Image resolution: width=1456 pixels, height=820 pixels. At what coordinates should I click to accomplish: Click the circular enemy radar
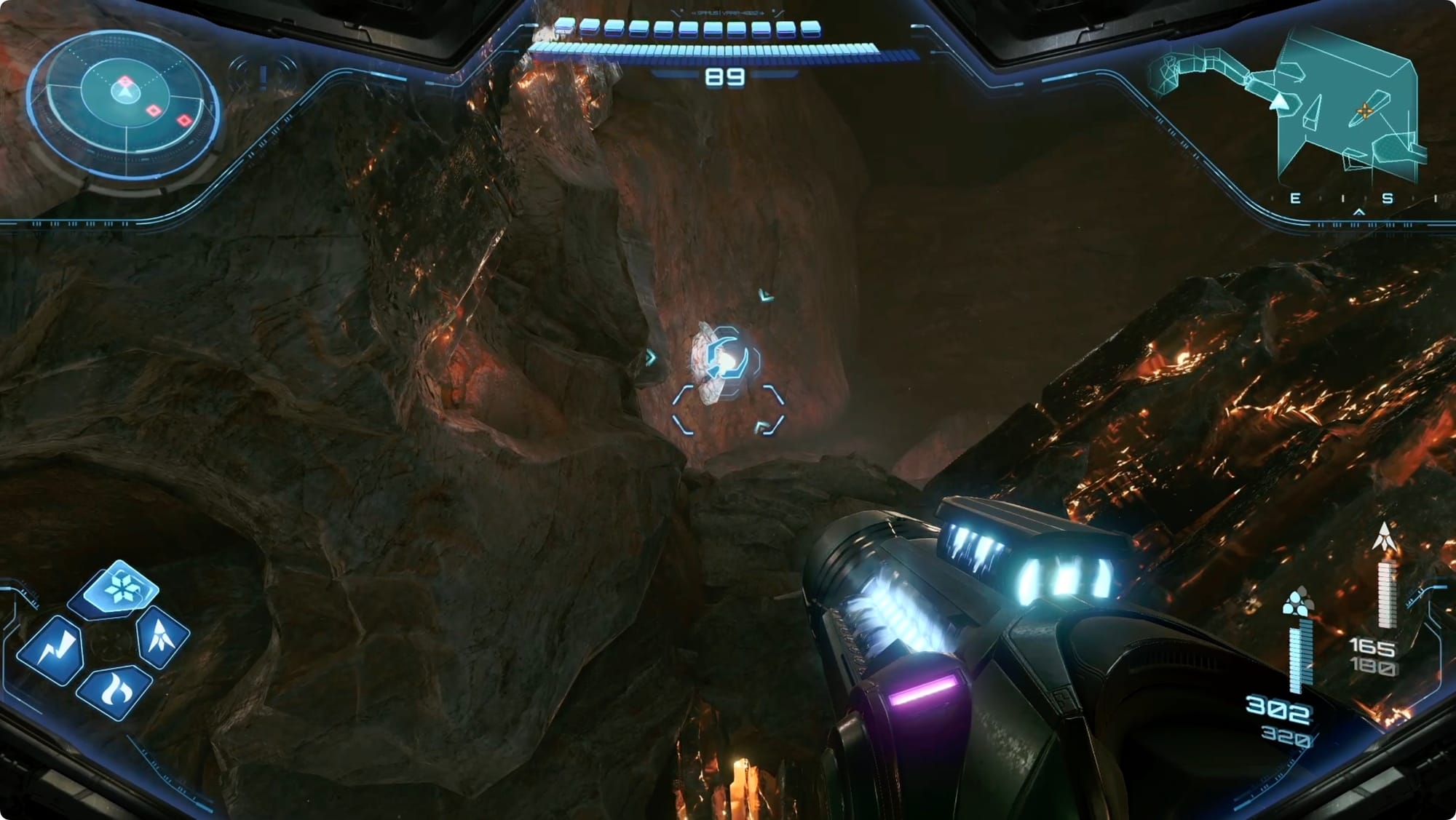[124, 103]
